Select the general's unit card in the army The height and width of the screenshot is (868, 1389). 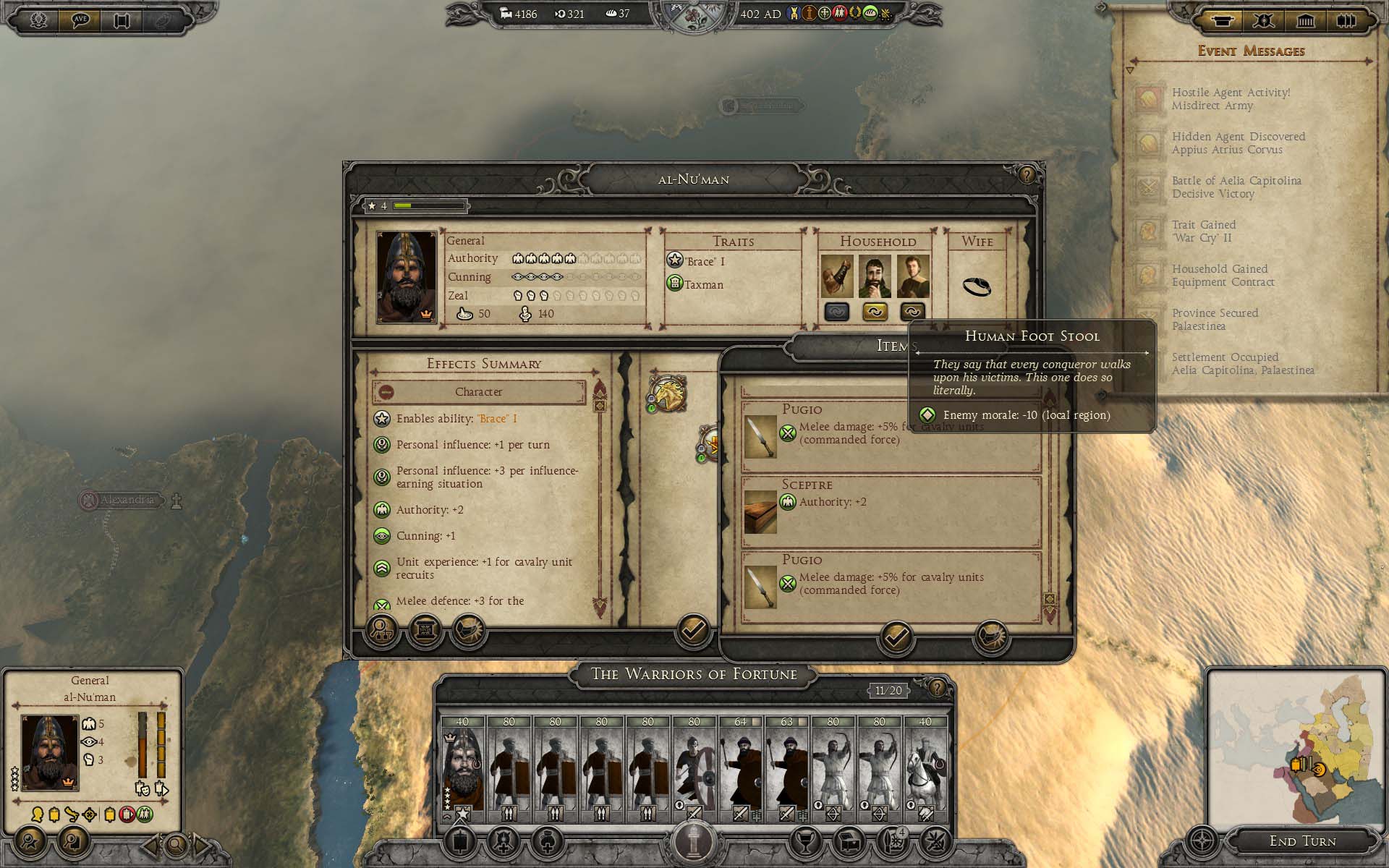pos(462,768)
